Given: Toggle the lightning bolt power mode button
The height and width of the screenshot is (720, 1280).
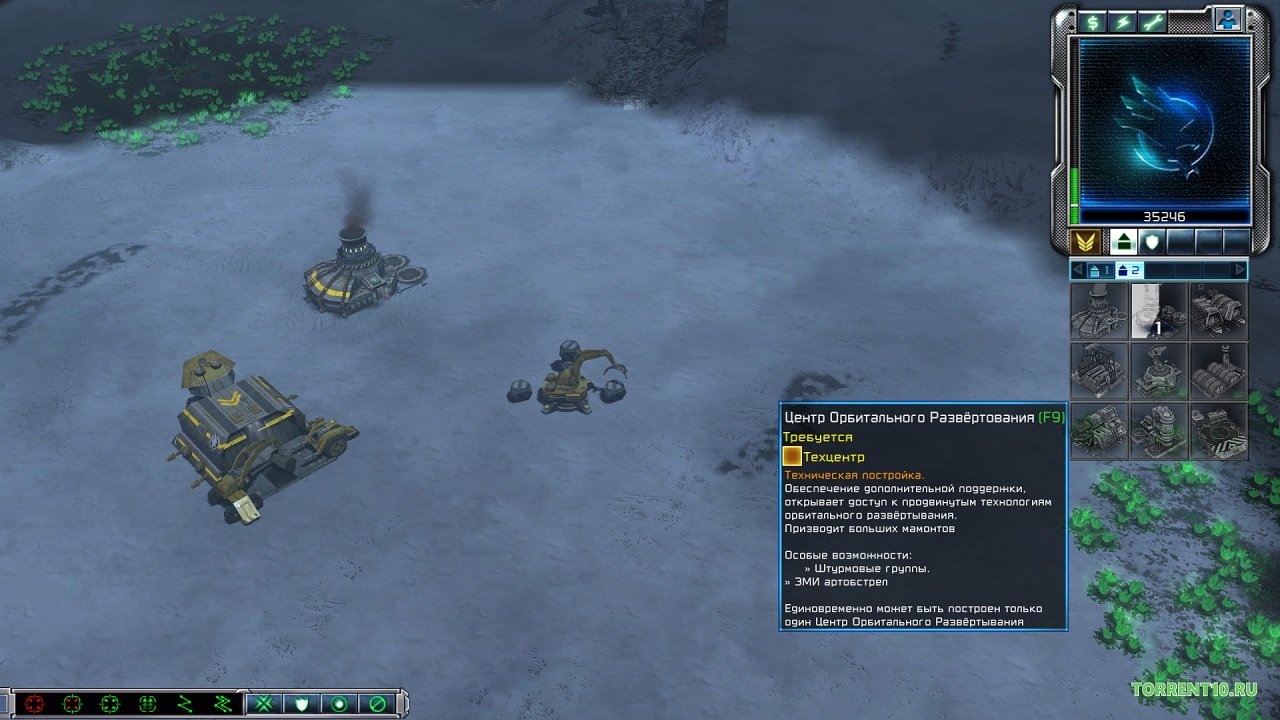Looking at the screenshot, I should pos(1123,22).
